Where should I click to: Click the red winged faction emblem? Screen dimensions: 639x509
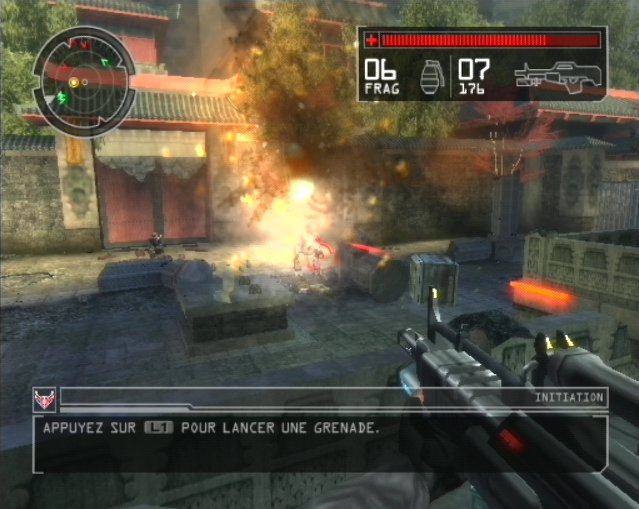click(x=44, y=400)
